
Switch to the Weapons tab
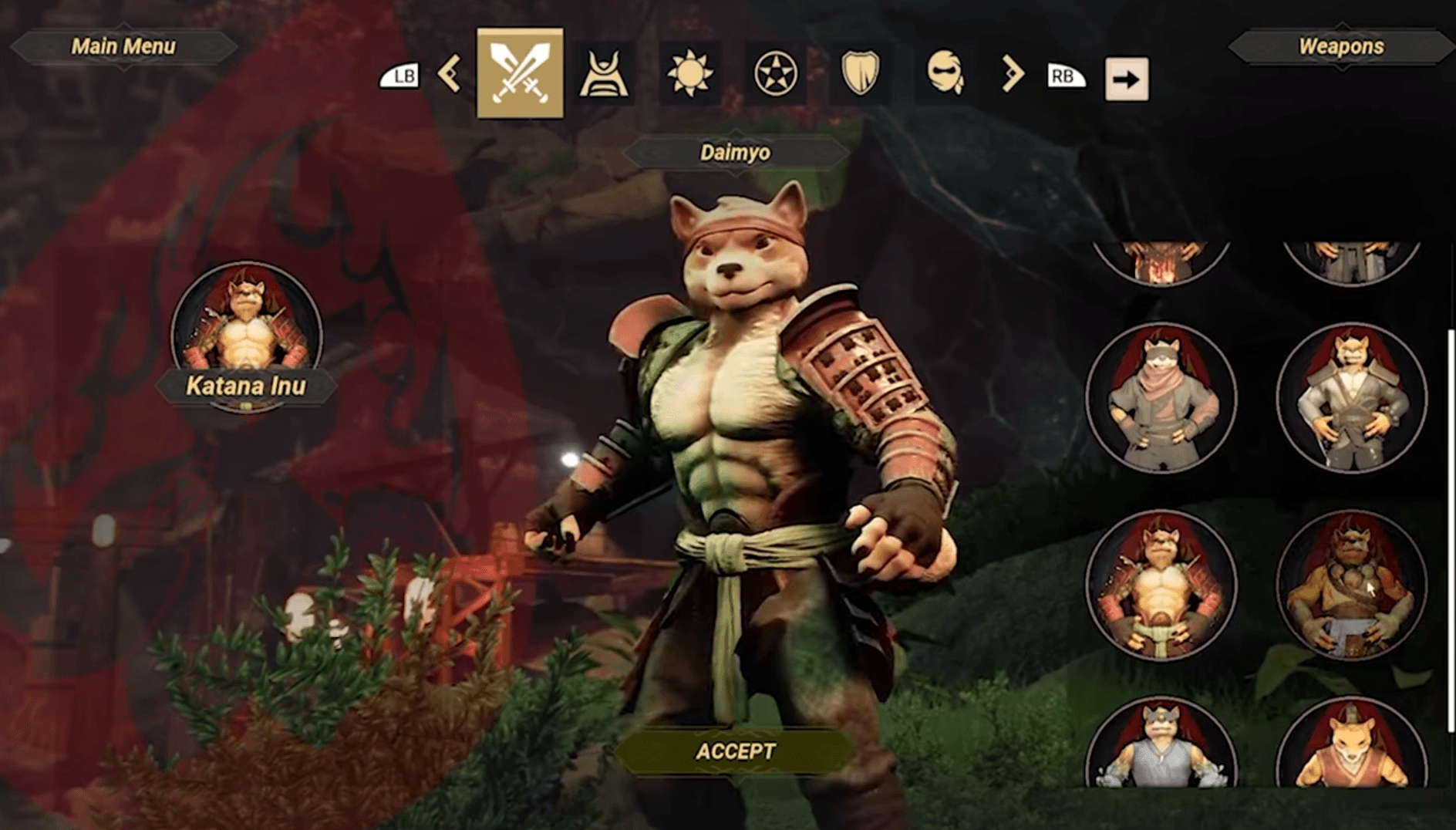pos(1340,46)
